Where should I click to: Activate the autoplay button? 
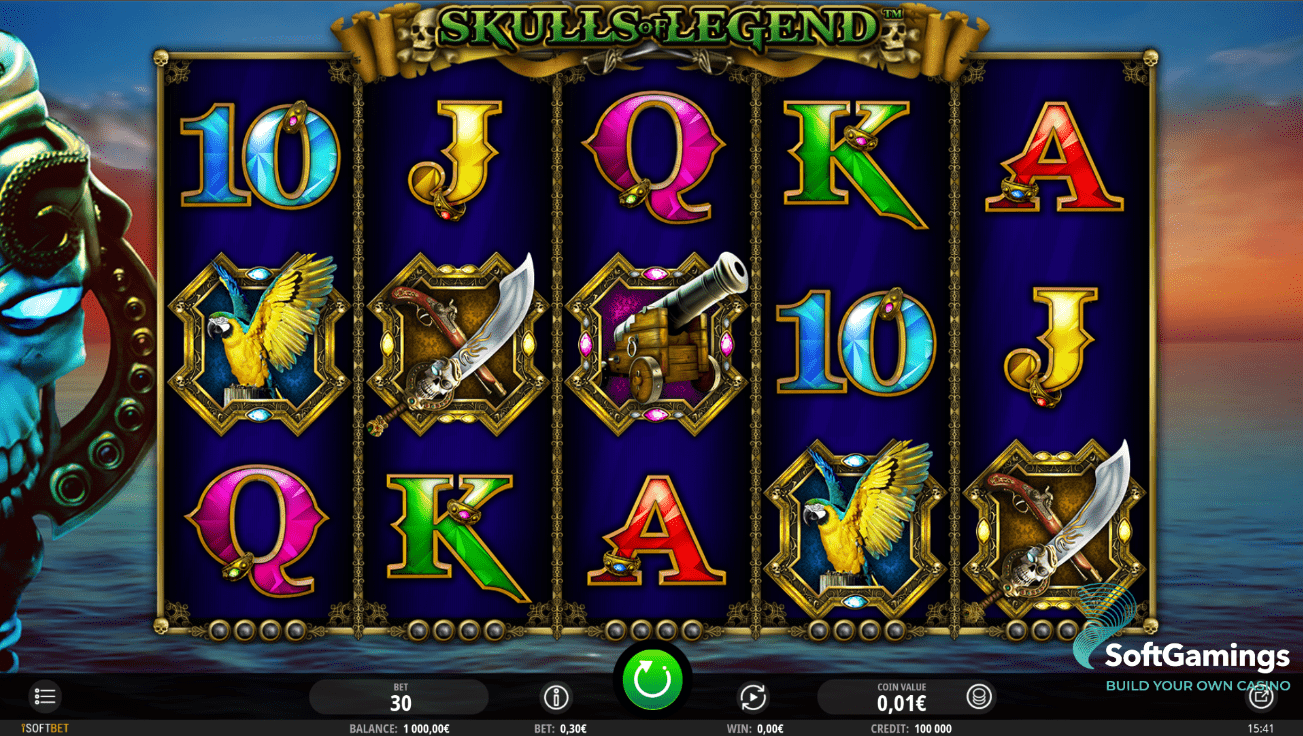pyautogui.click(x=752, y=697)
